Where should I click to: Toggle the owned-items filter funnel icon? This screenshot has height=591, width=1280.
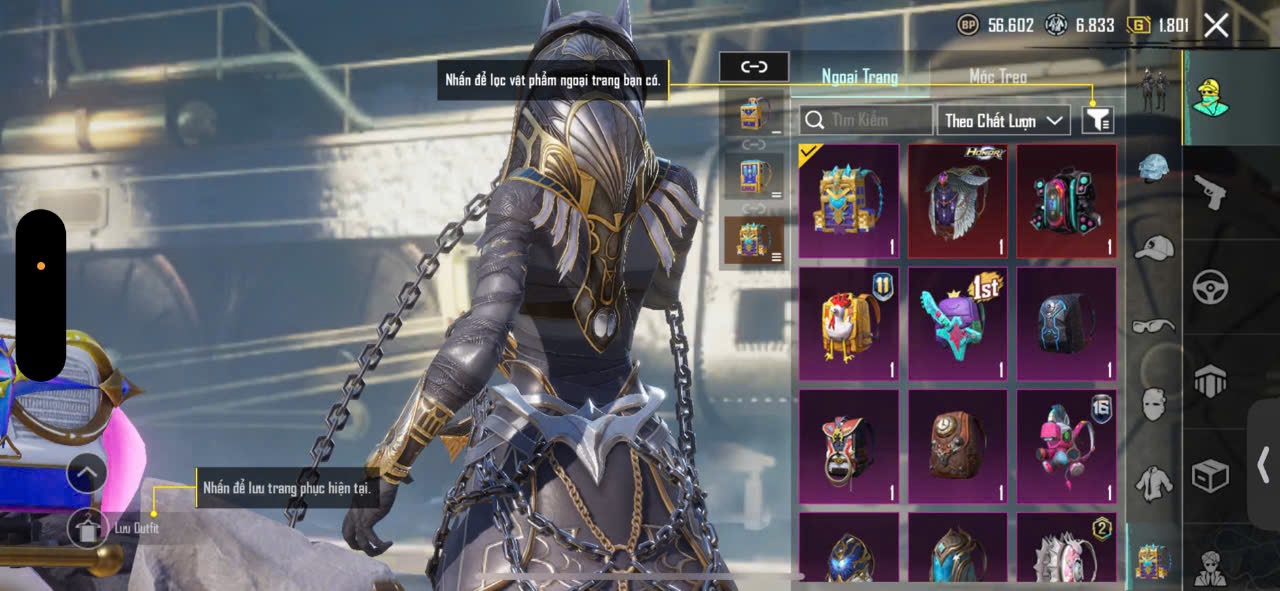(x=1097, y=120)
